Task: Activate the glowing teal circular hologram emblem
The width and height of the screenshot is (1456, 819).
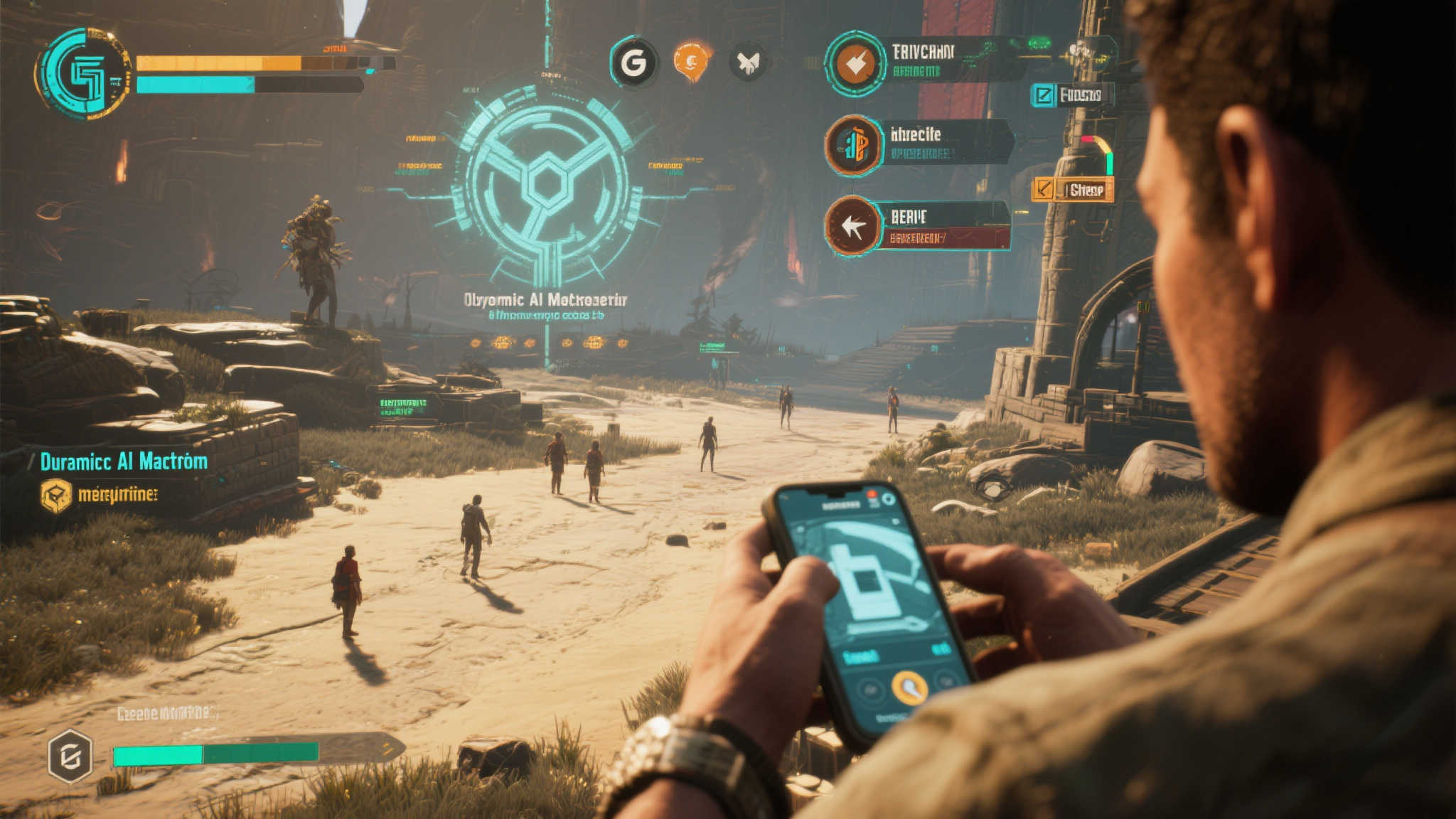Action: tap(546, 186)
